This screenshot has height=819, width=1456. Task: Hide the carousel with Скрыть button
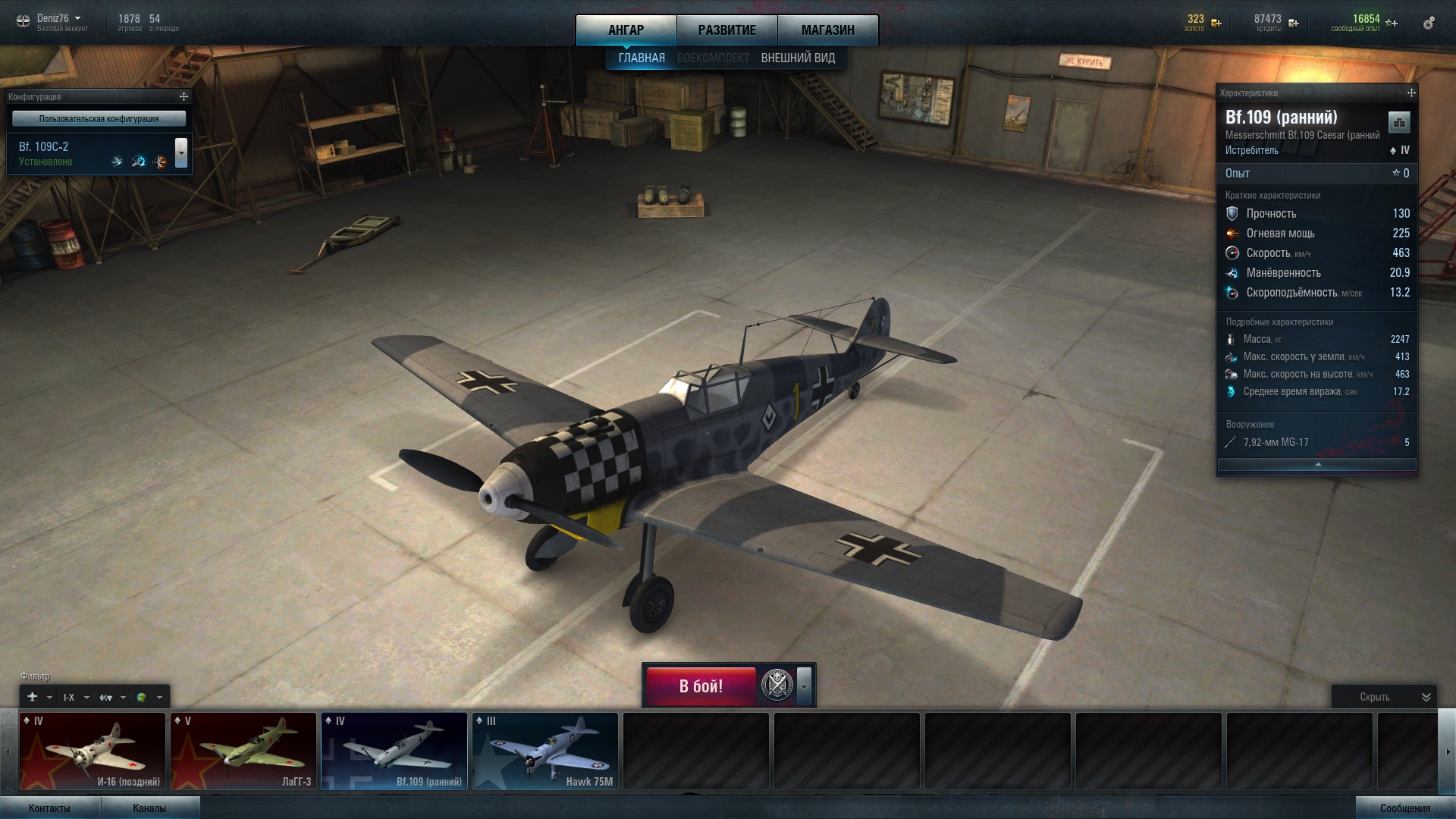pyautogui.click(x=1383, y=697)
